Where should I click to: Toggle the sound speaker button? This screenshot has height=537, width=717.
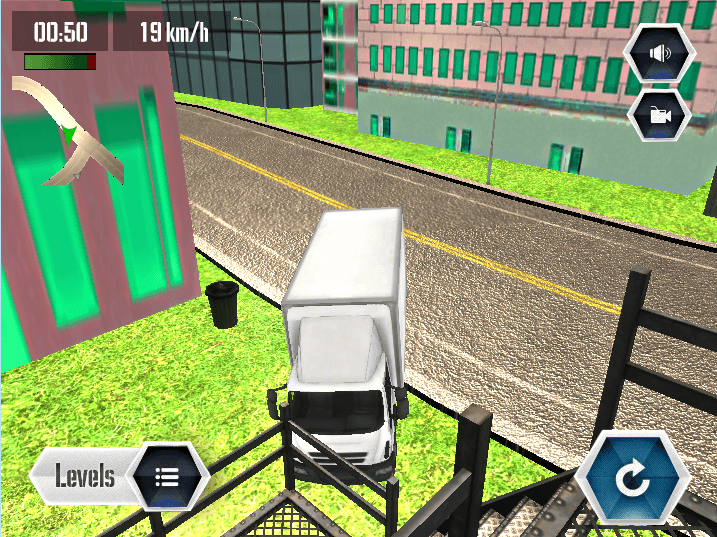[659, 54]
